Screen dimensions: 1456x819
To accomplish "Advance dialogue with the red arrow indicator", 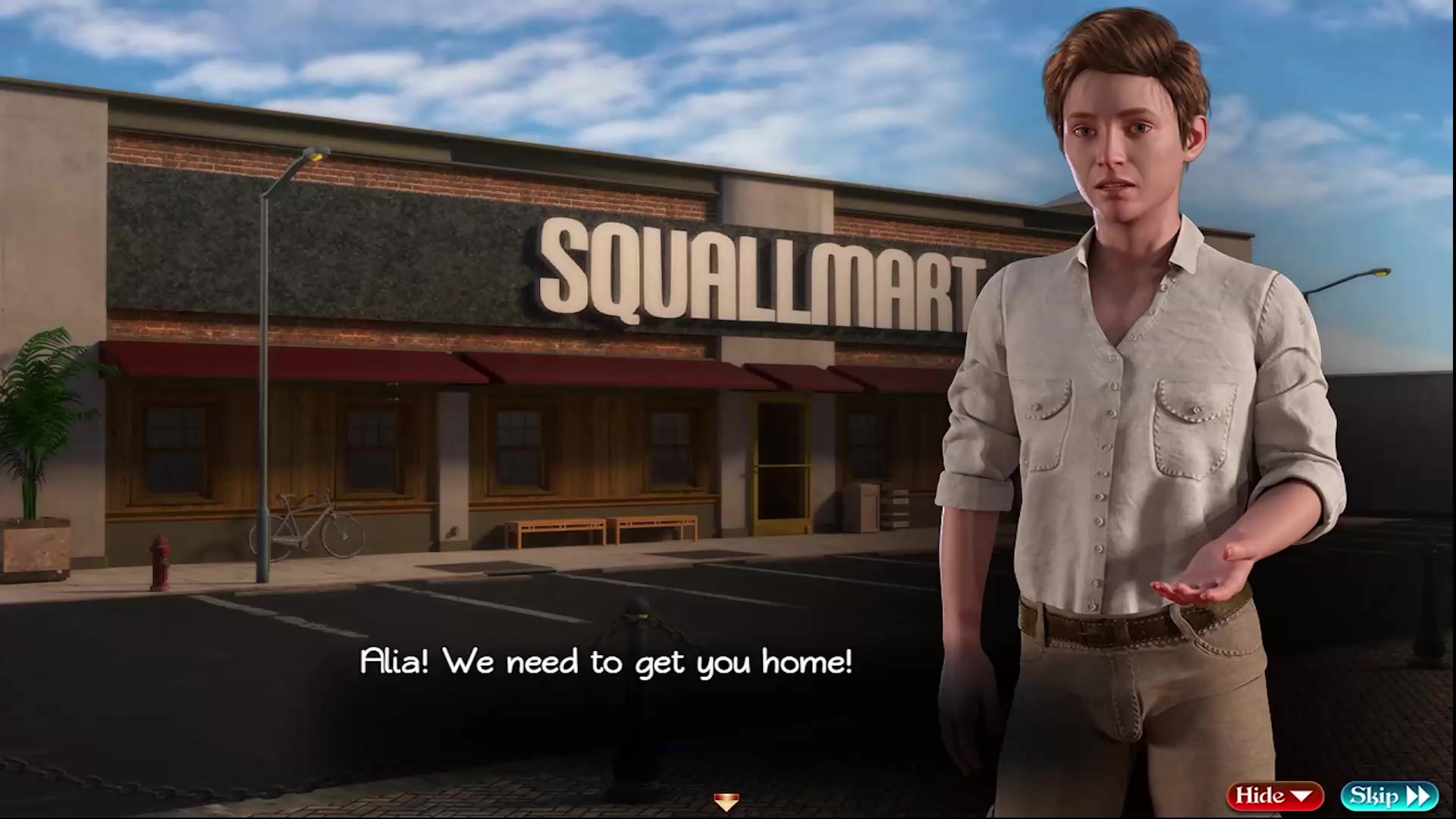I will 726,802.
